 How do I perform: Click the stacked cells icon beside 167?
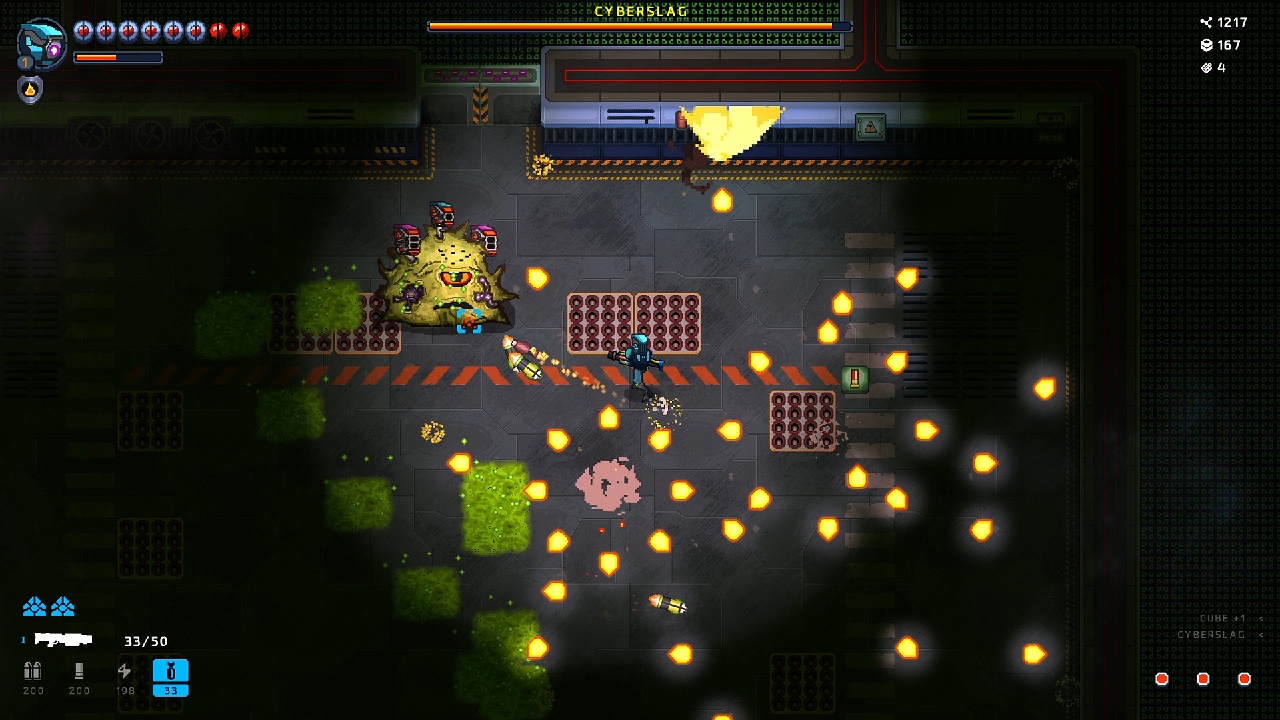1206,45
